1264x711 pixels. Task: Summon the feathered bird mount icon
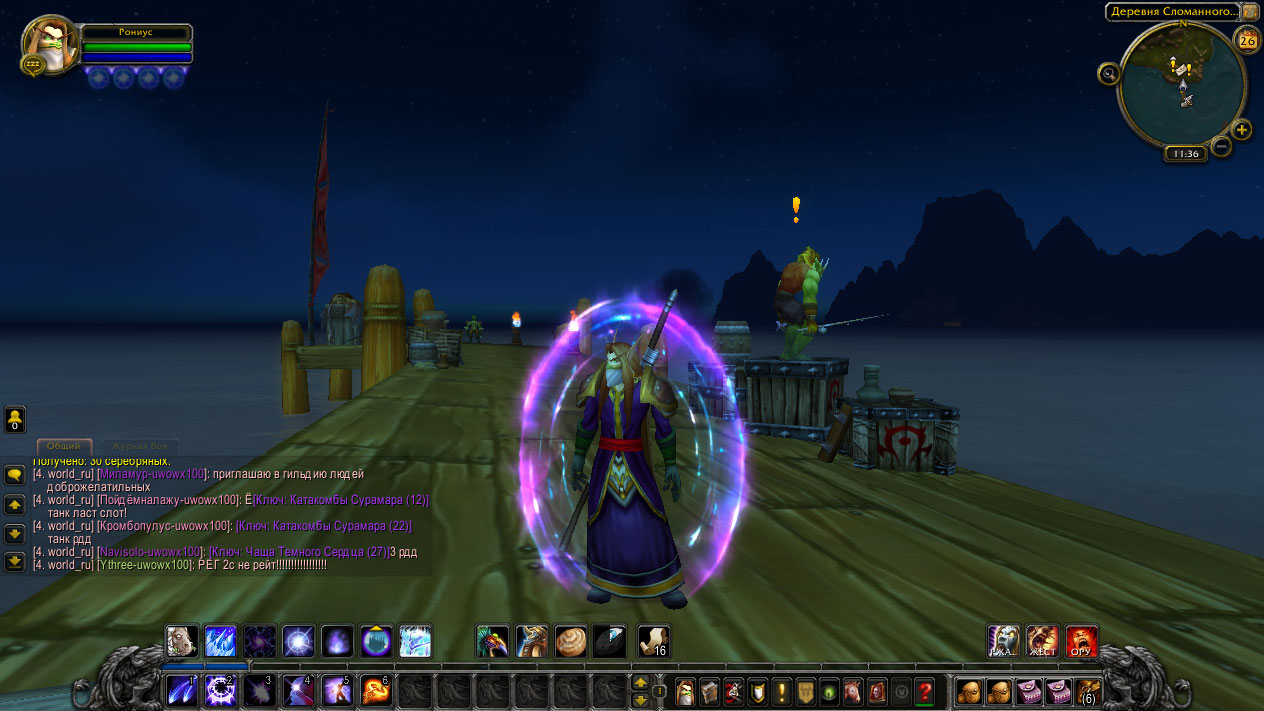coord(492,641)
